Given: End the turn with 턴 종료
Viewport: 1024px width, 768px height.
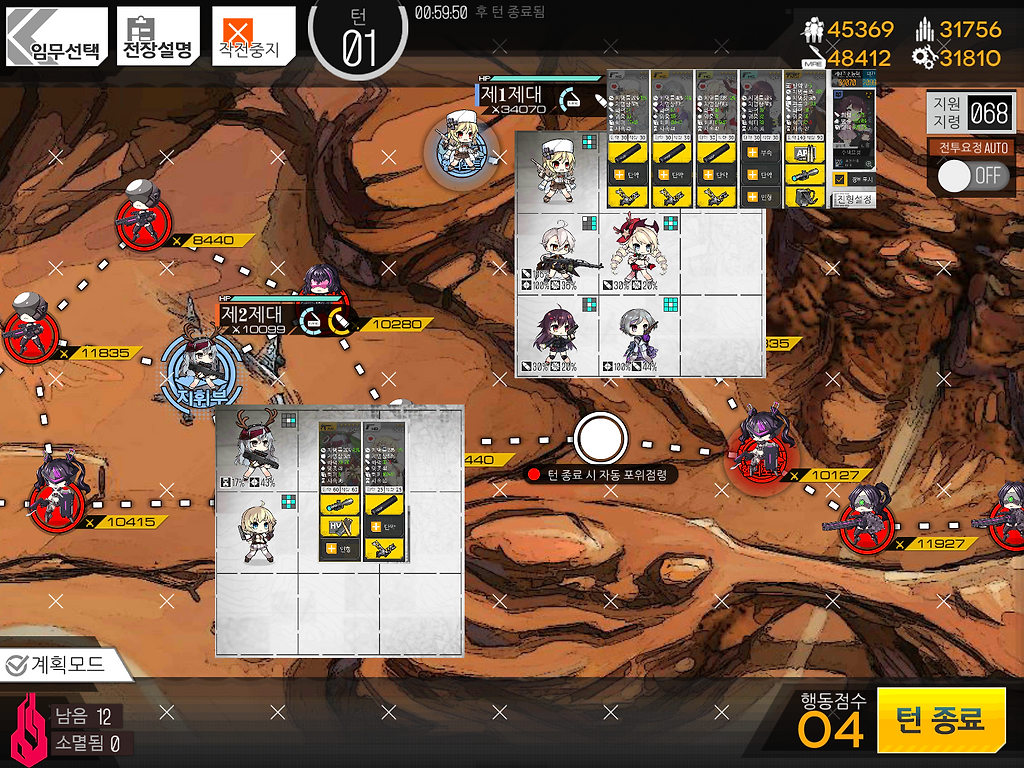Looking at the screenshot, I should coord(941,720).
